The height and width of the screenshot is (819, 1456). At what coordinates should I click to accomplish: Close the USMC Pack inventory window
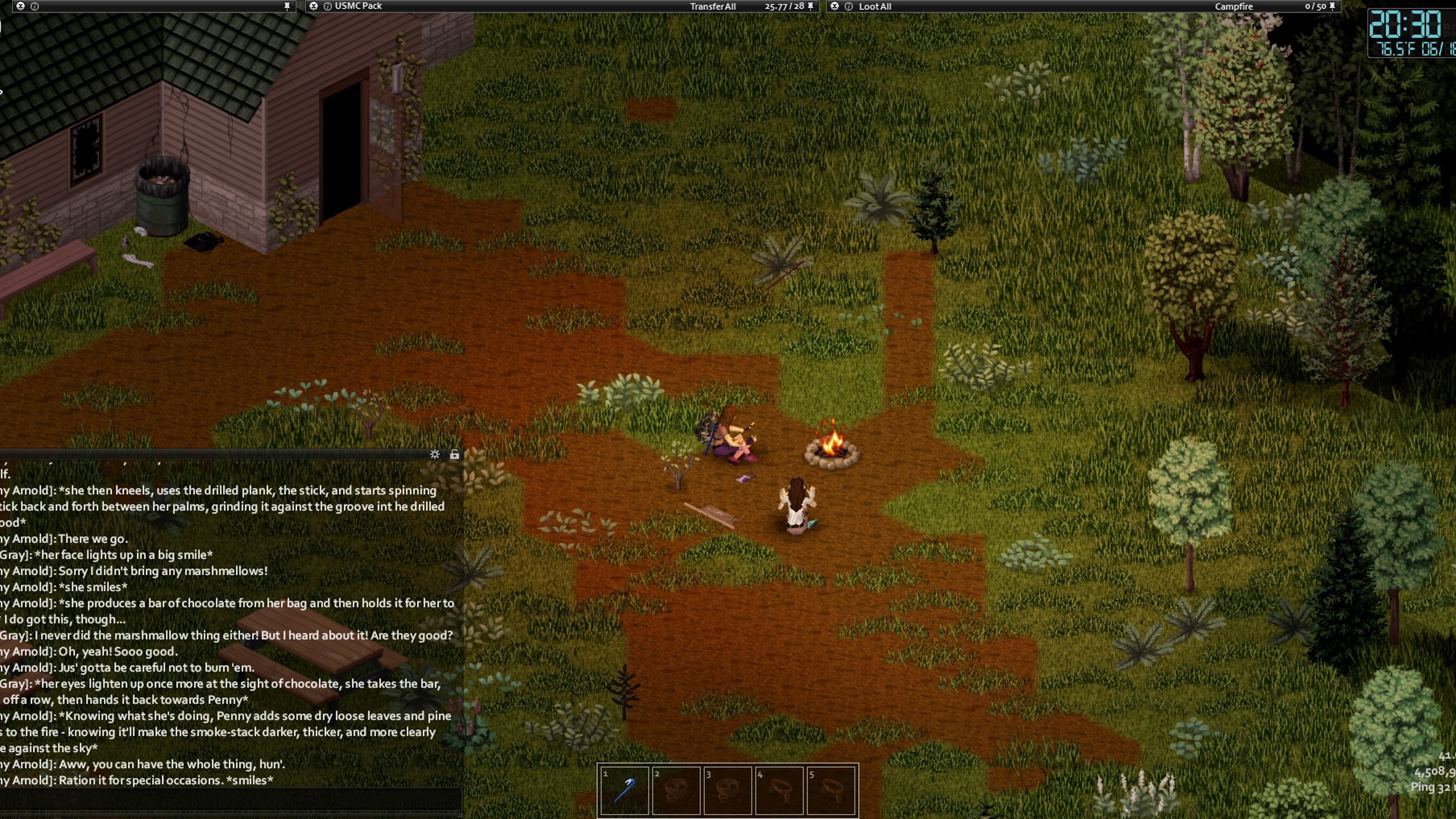314,6
